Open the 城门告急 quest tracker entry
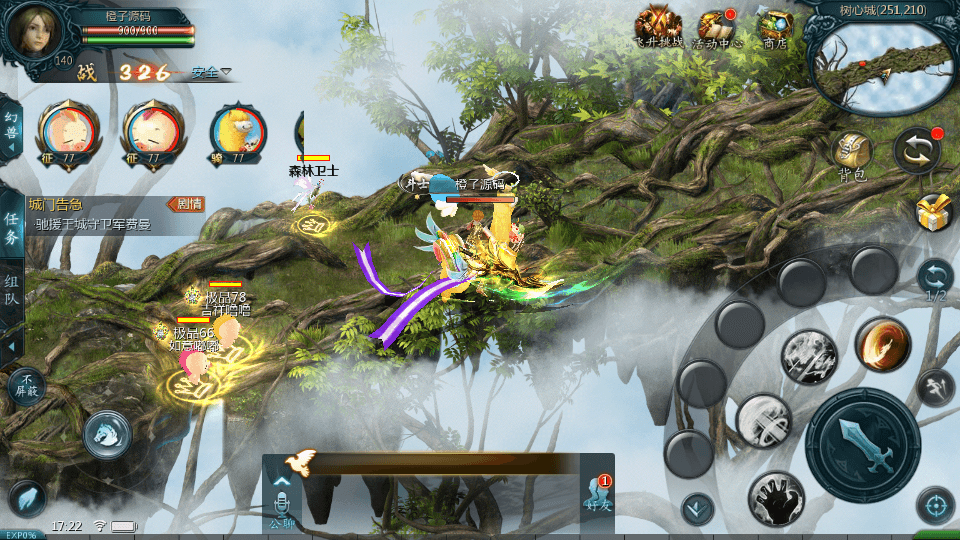 pos(100,214)
